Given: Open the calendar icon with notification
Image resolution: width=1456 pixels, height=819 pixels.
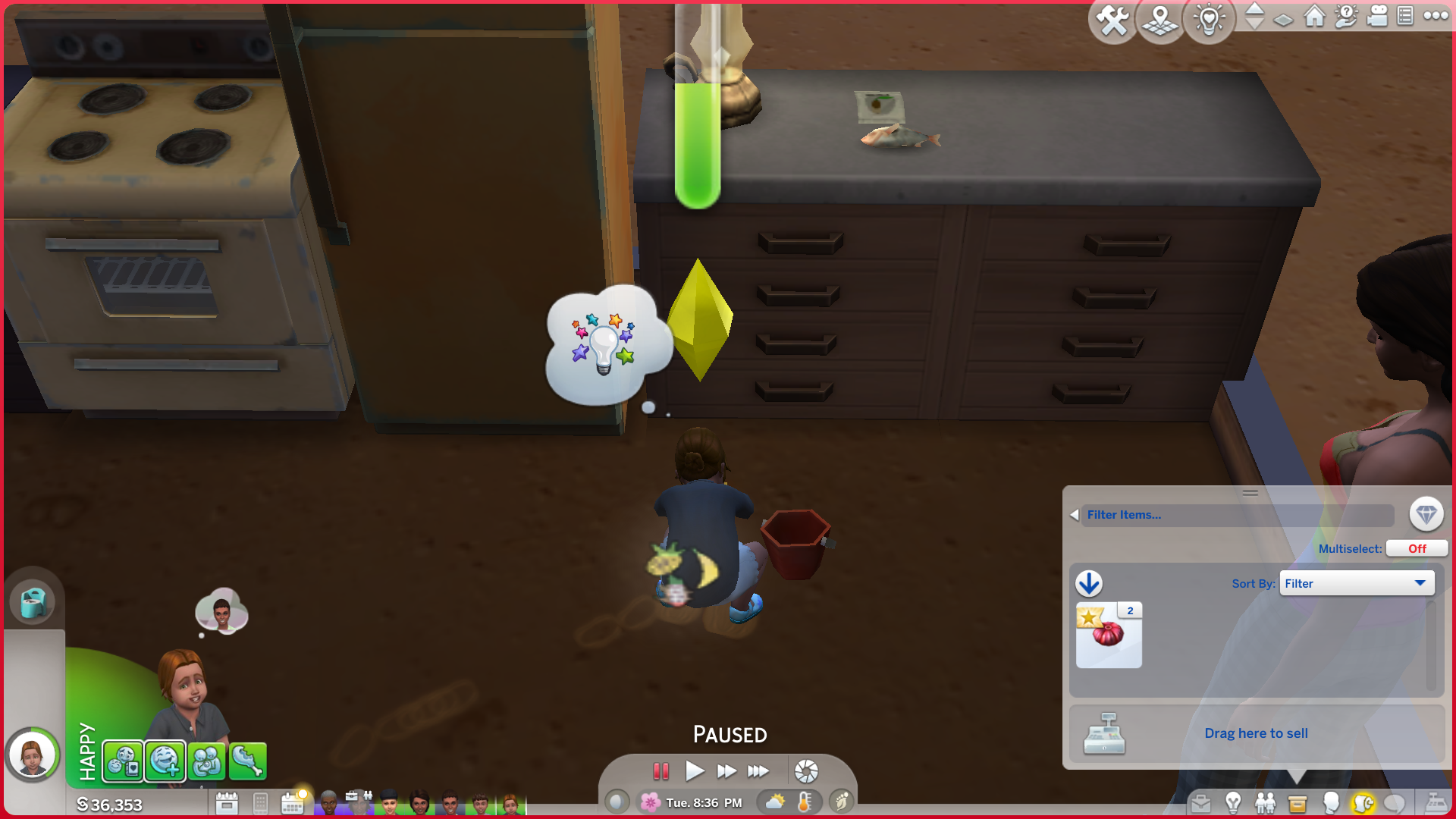Looking at the screenshot, I should tap(293, 802).
